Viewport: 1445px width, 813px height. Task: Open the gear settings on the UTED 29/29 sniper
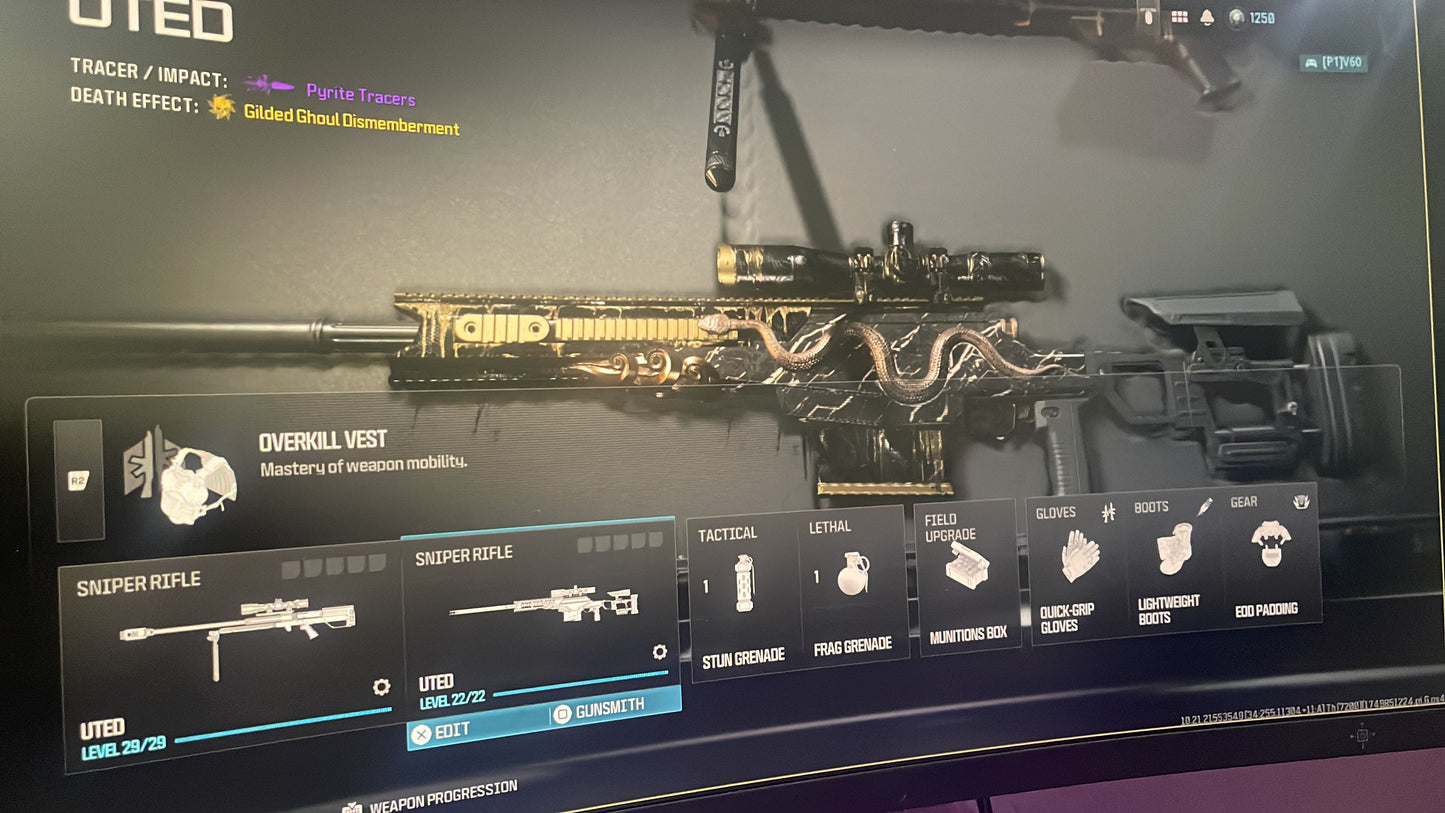(381, 687)
